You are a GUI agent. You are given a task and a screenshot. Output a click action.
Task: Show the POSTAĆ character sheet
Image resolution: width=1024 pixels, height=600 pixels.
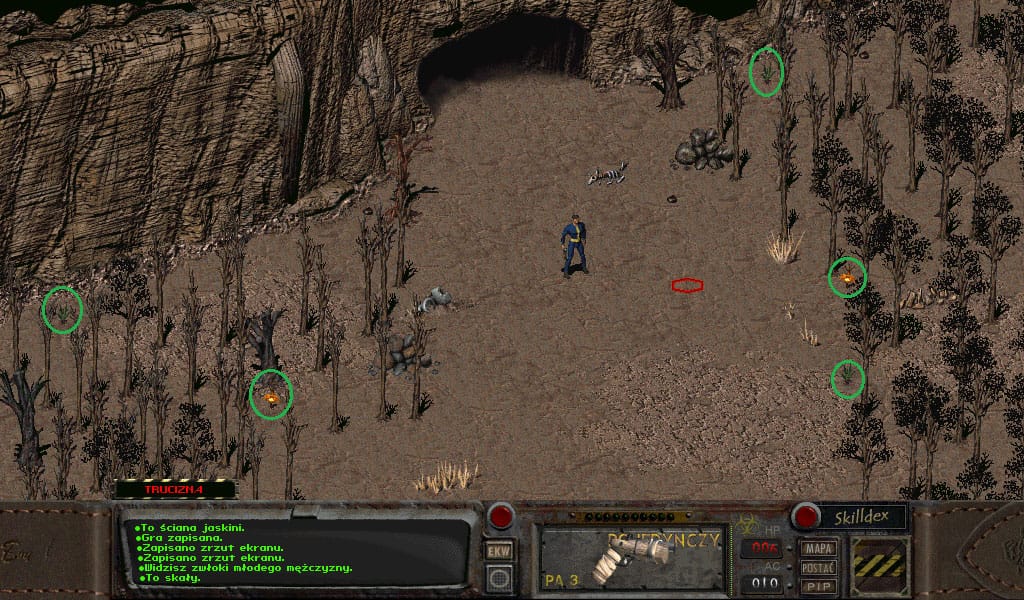[x=819, y=568]
